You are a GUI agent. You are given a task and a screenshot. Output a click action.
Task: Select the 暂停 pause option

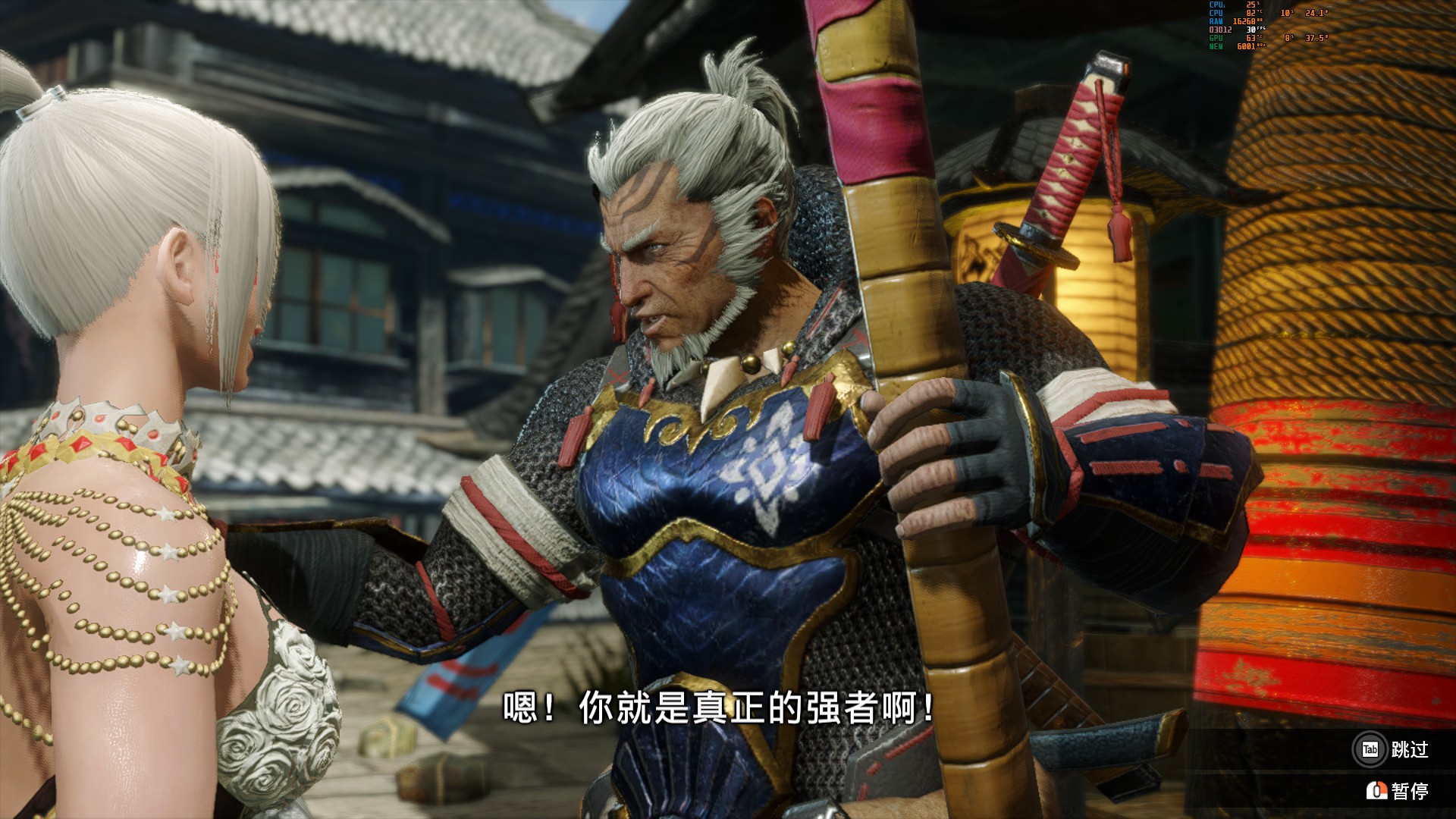1412,791
